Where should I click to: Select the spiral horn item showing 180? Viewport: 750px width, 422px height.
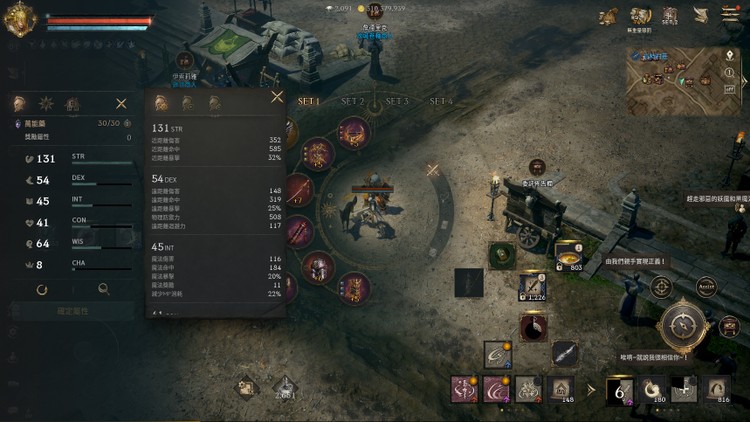(653, 388)
